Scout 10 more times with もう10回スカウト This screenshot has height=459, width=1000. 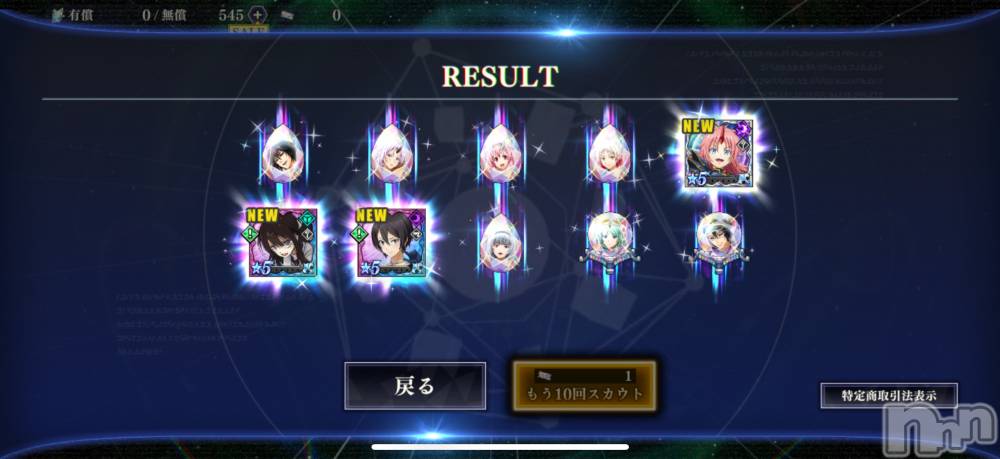point(585,386)
